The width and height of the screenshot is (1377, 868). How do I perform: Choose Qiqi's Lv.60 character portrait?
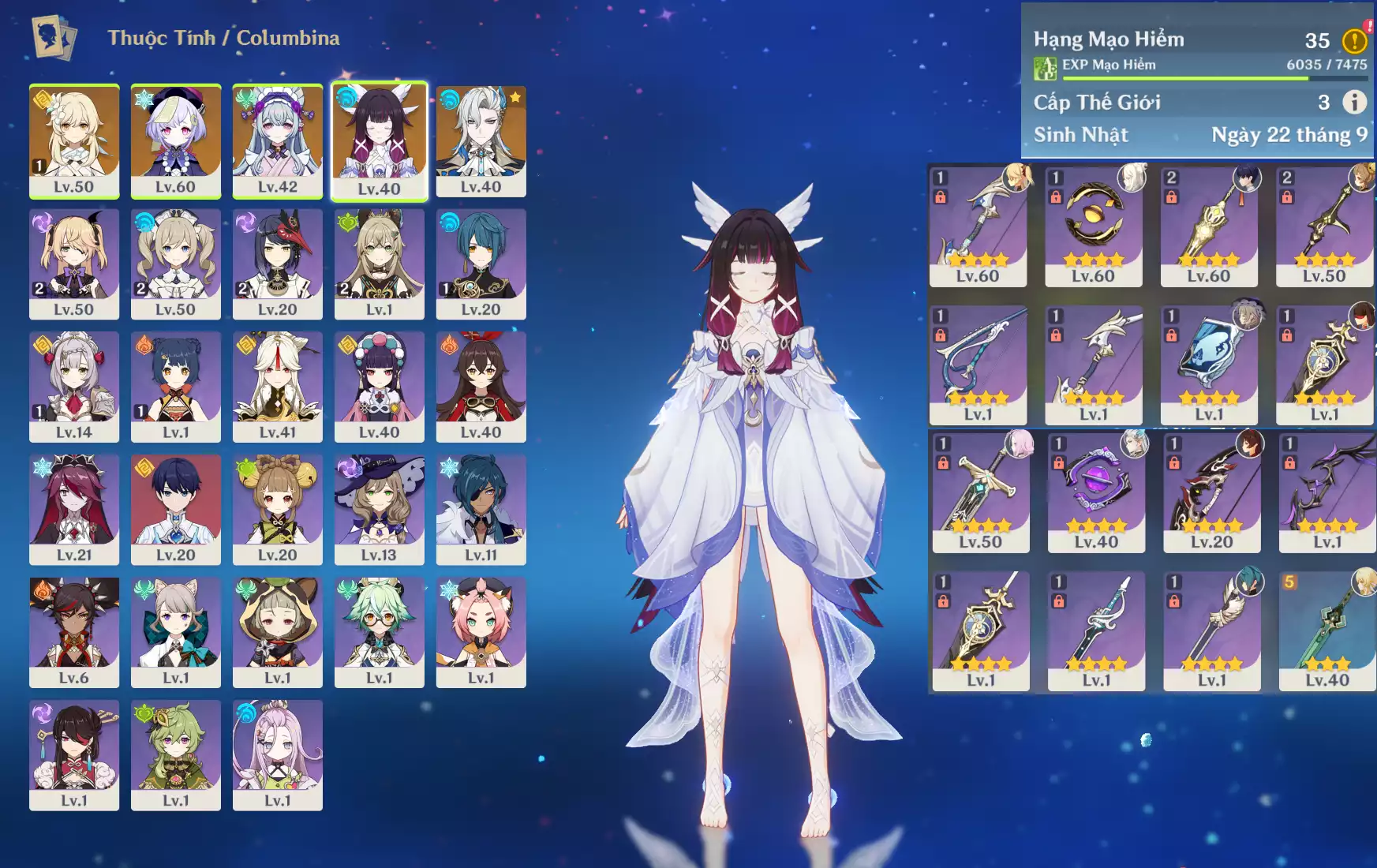(x=175, y=140)
